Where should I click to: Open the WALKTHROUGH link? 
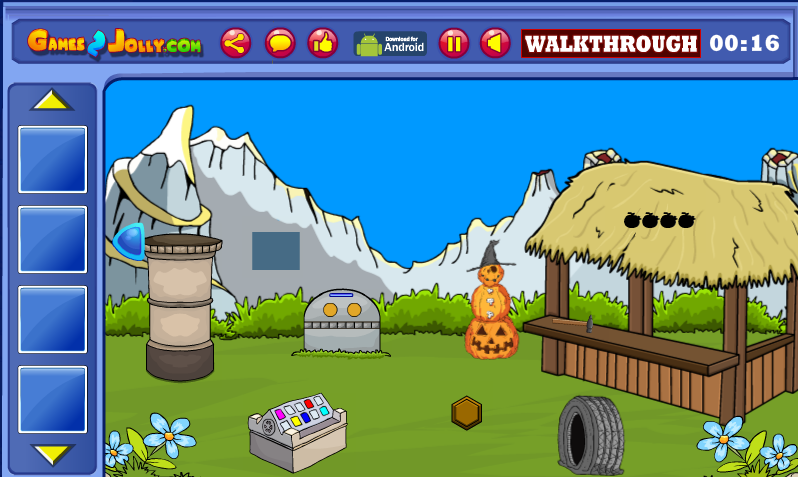pyautogui.click(x=611, y=43)
